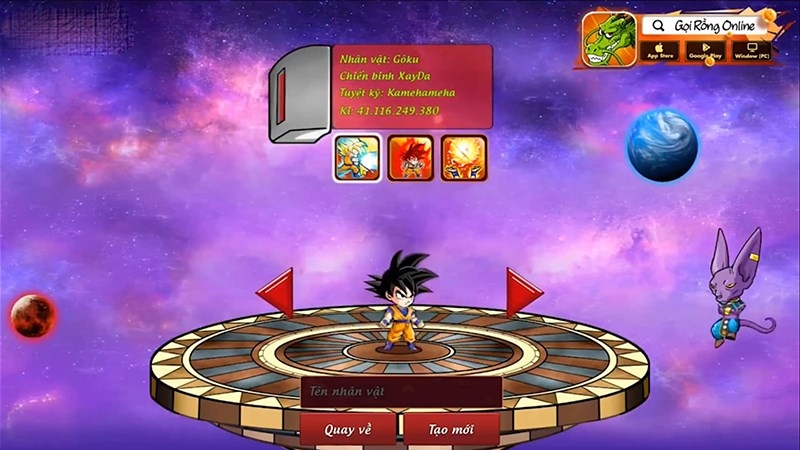Open the App Store download link
Screen dimensions: 800x450
659,50
